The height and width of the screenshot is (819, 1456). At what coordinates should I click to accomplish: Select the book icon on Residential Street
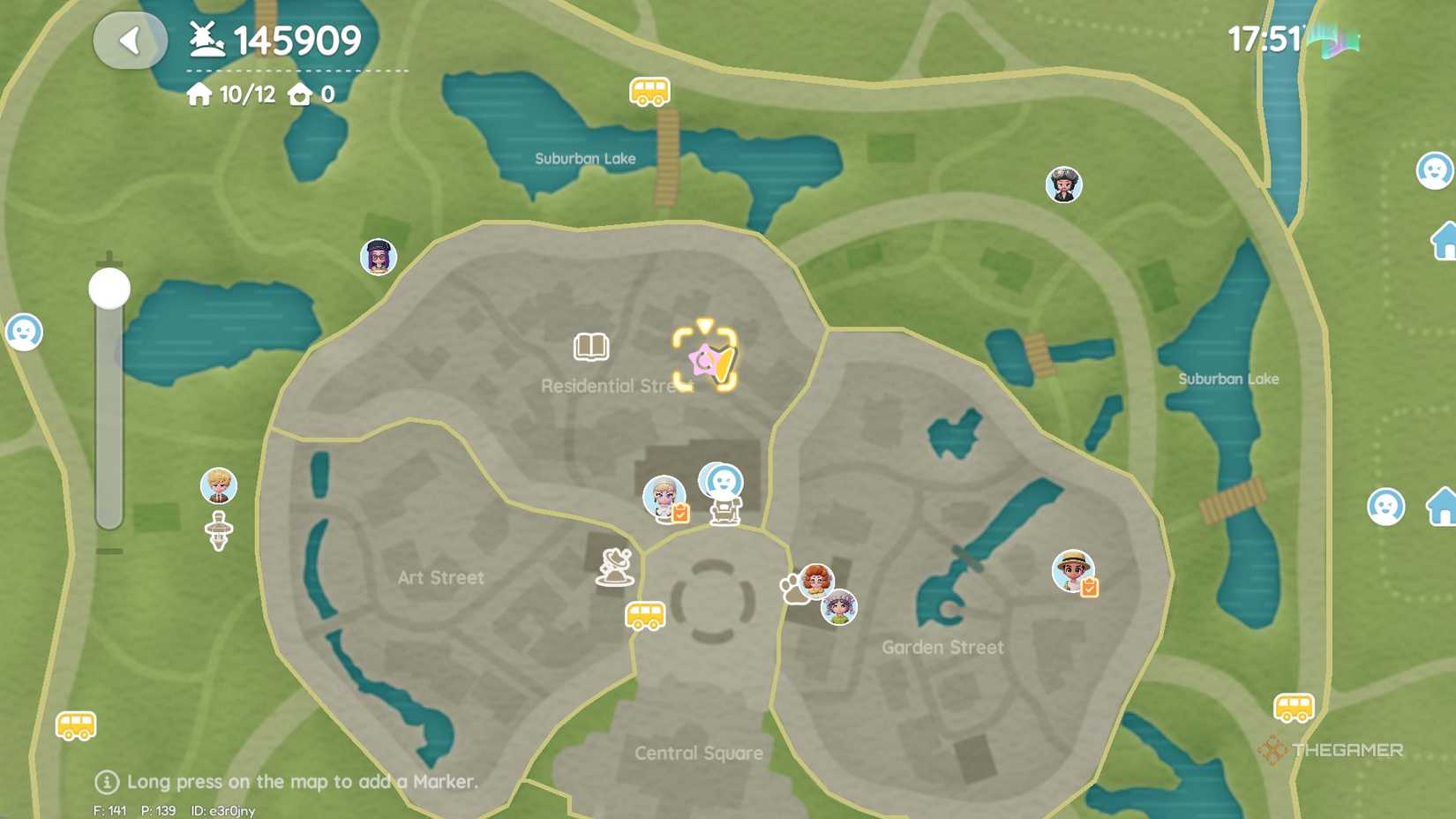[591, 348]
